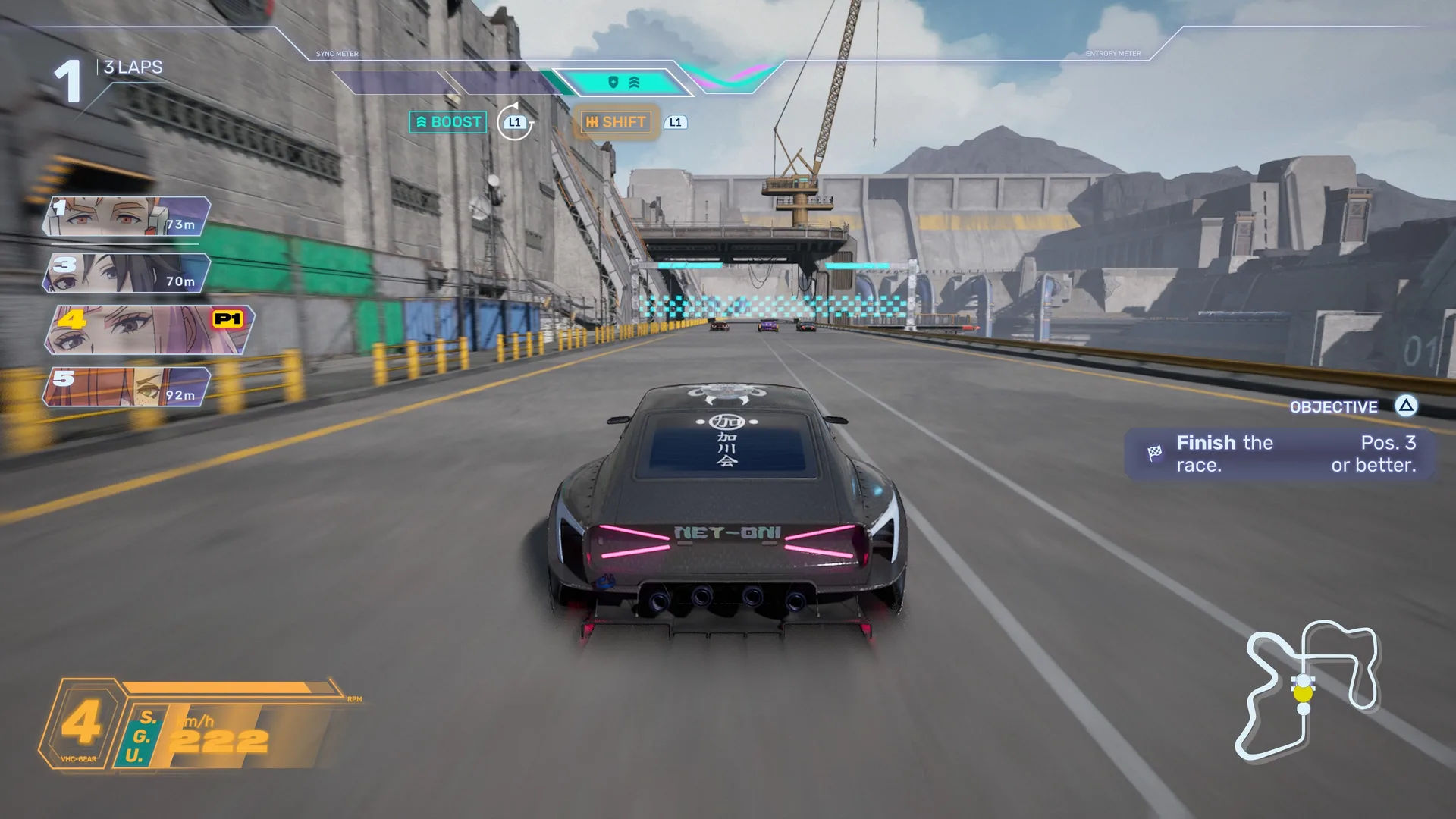1456x819 pixels.
Task: Select the Shift ability label
Action: pos(616,122)
